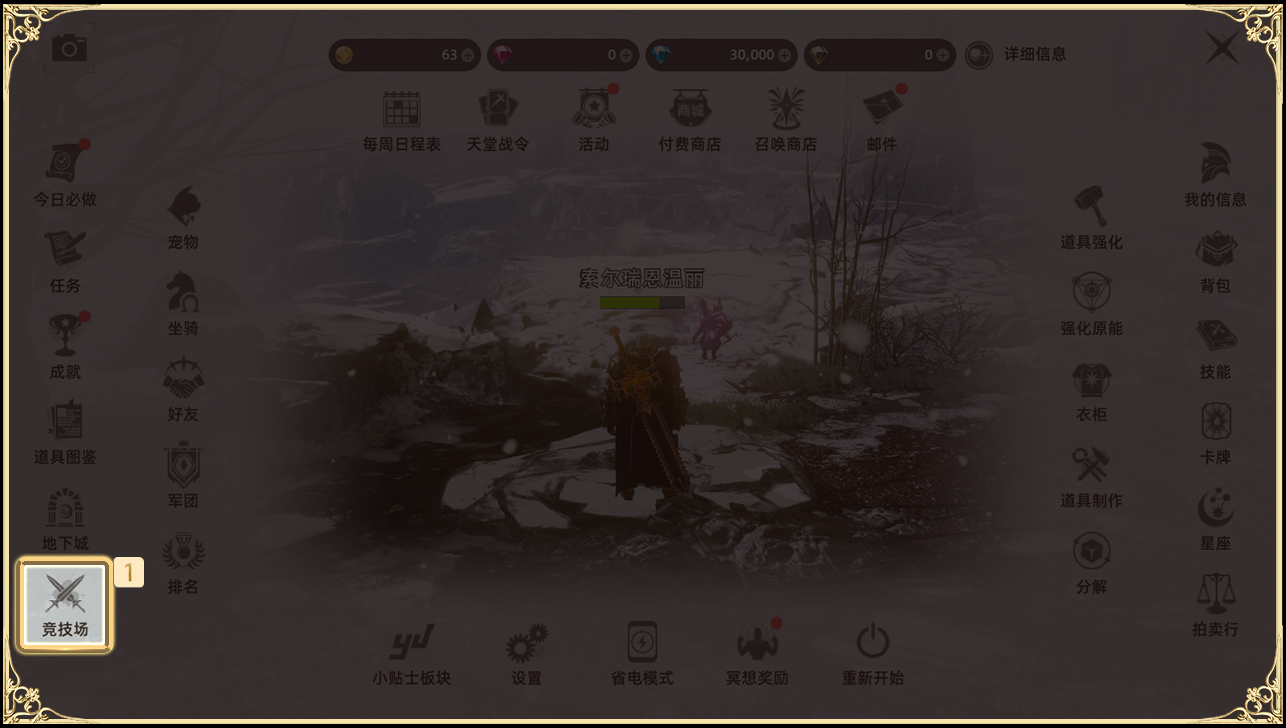Viewport: 1286px width, 728px height.
Task: Open the 召唤商店 summon shop
Action: coord(786,120)
